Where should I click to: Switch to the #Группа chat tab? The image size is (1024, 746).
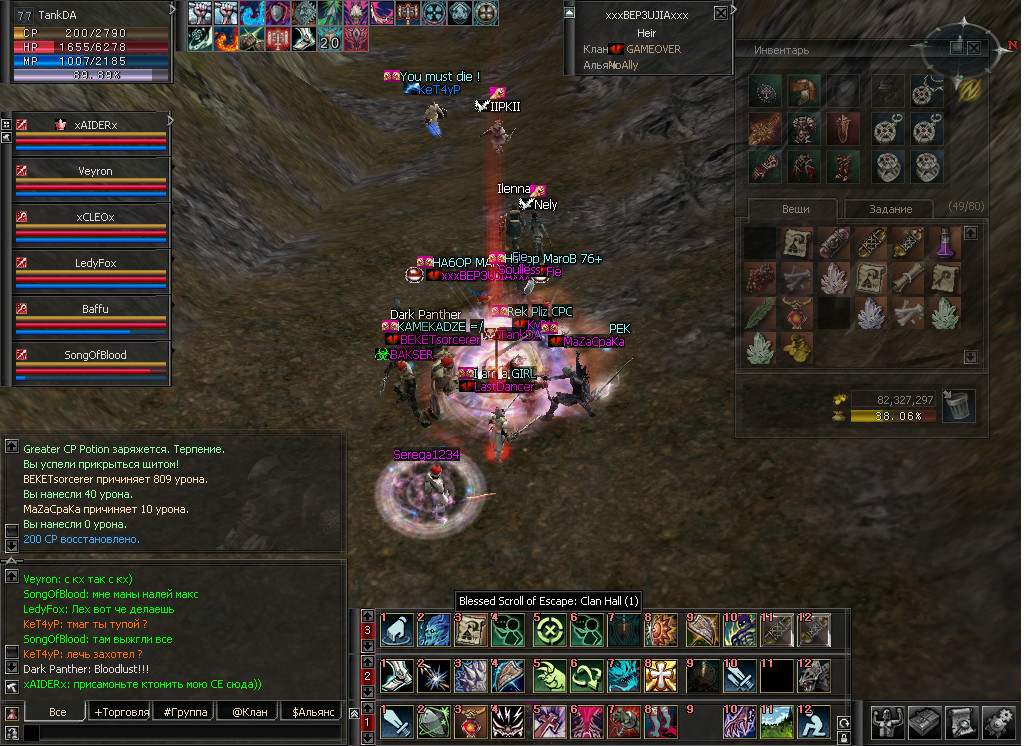(186, 712)
